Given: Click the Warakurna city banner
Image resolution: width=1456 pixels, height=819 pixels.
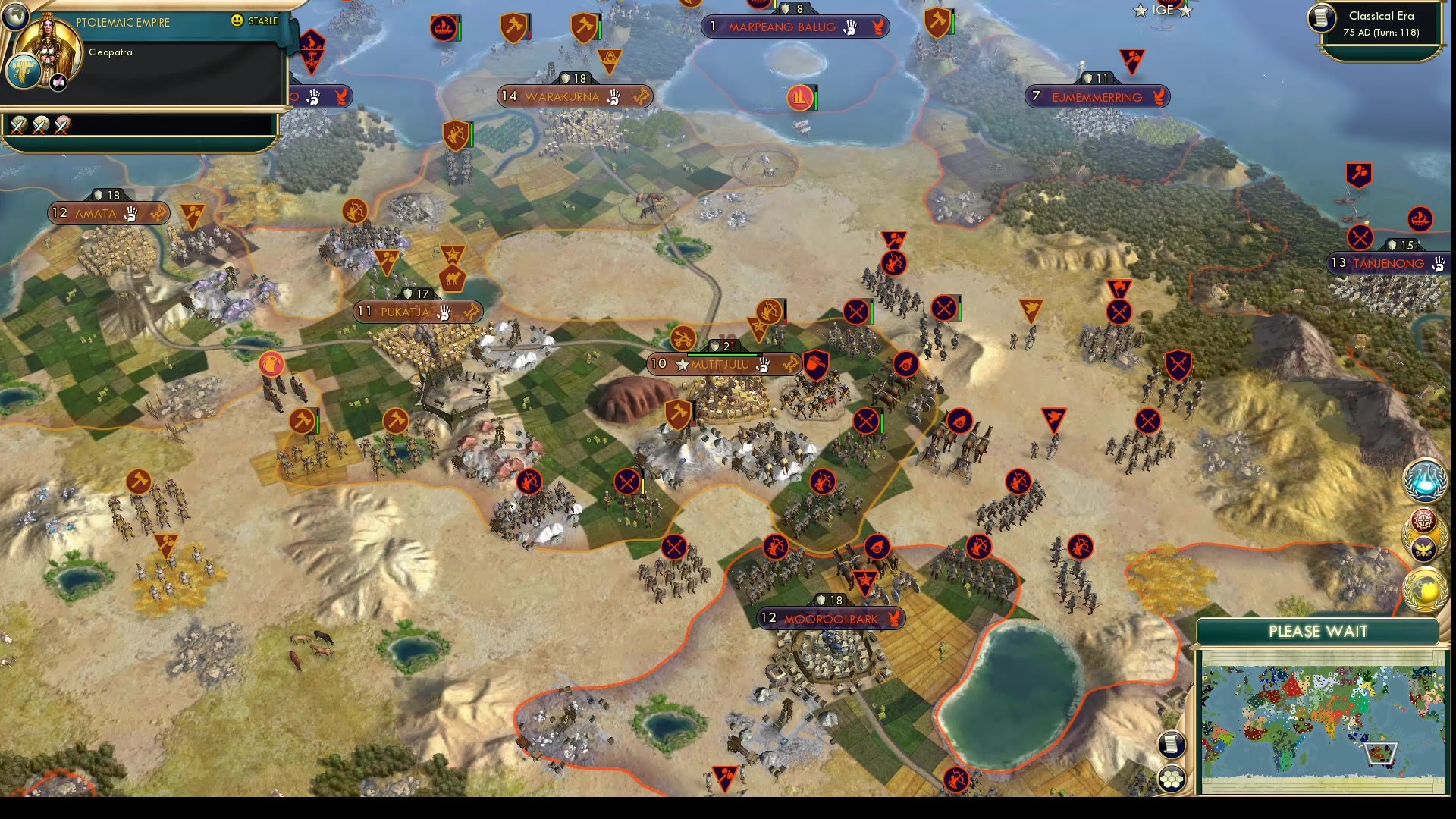Looking at the screenshot, I should click(x=574, y=96).
